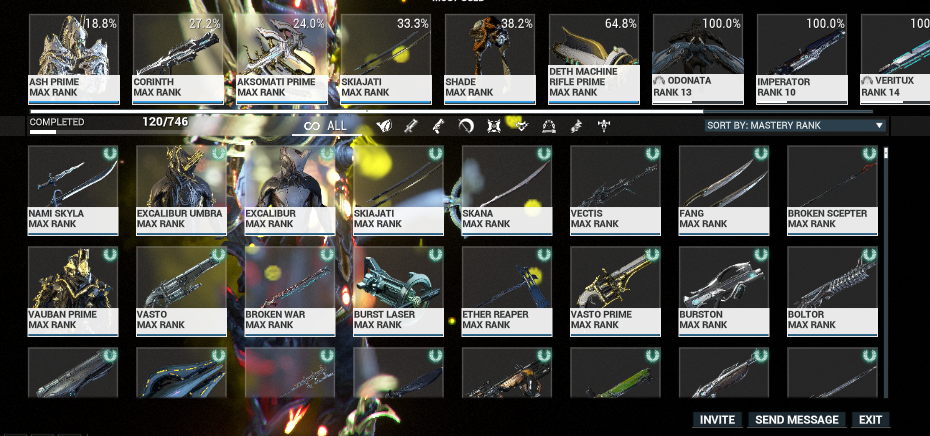Choose the Excalibur Umbra tile

click(x=181, y=189)
